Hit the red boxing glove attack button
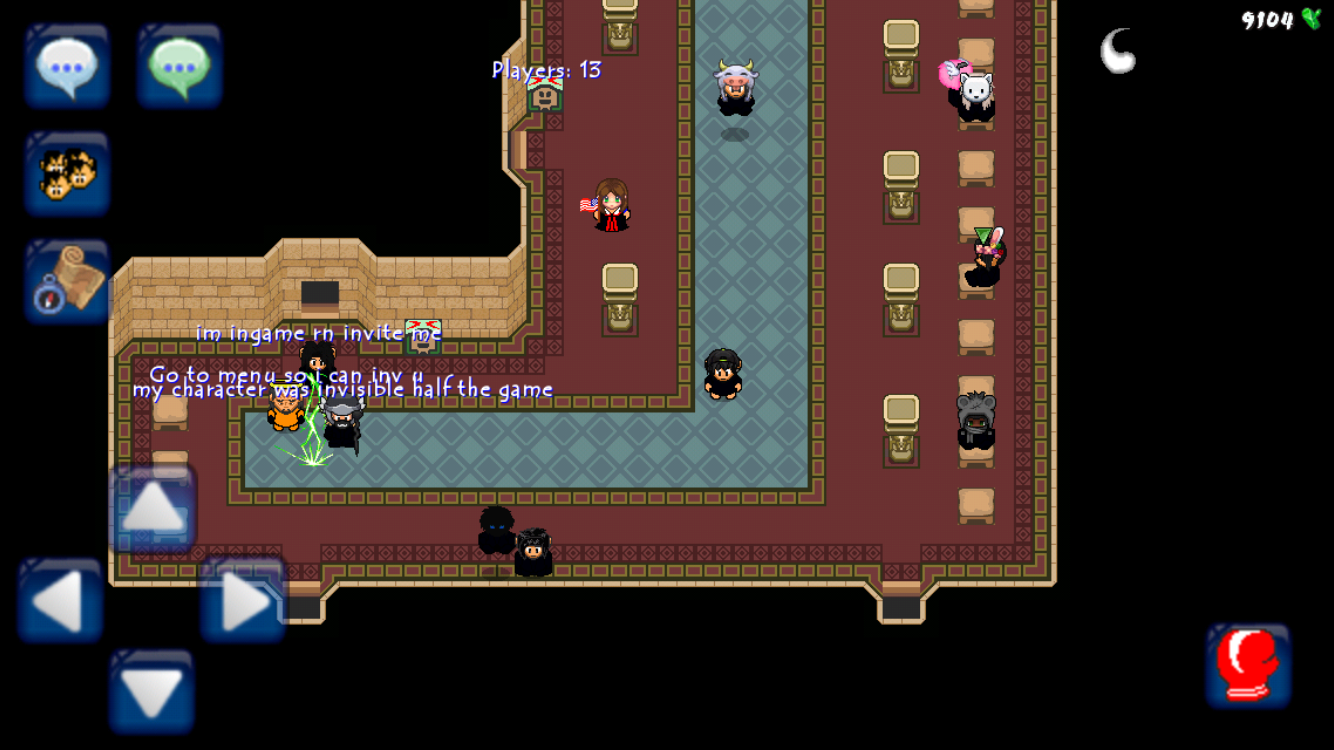The height and width of the screenshot is (750, 1334). [1248, 666]
